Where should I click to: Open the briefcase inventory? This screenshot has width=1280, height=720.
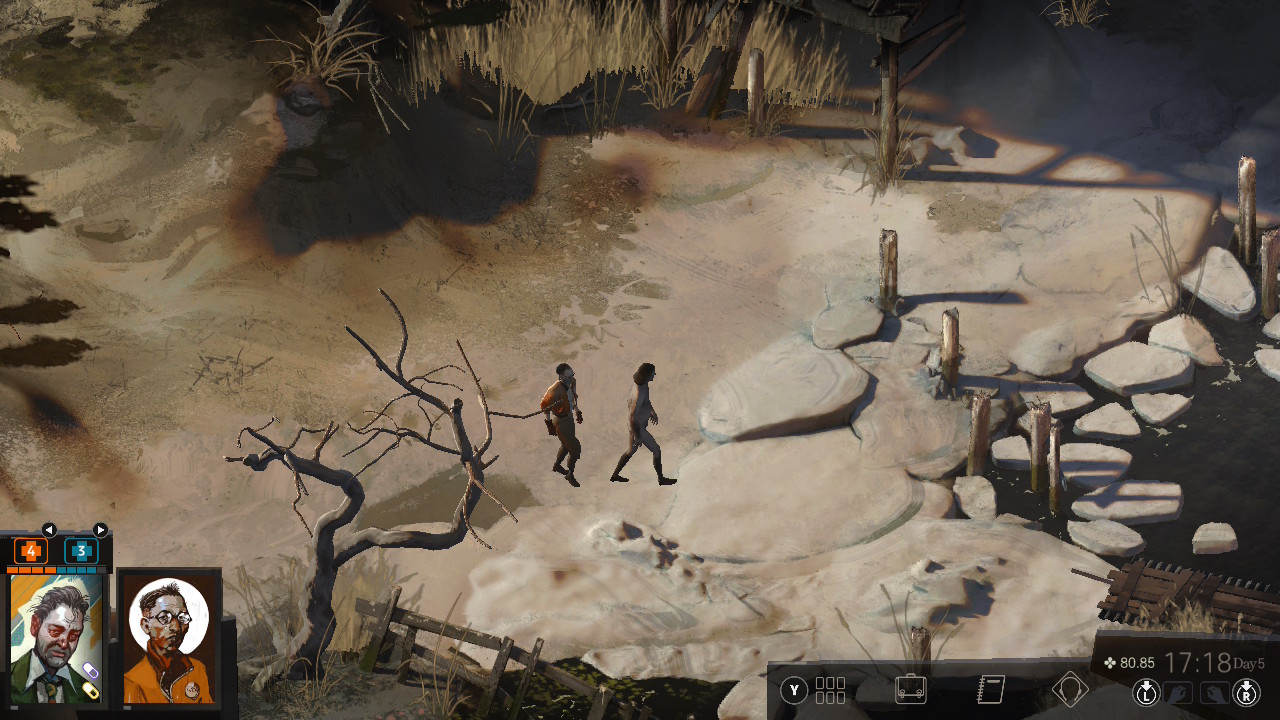[x=910, y=690]
